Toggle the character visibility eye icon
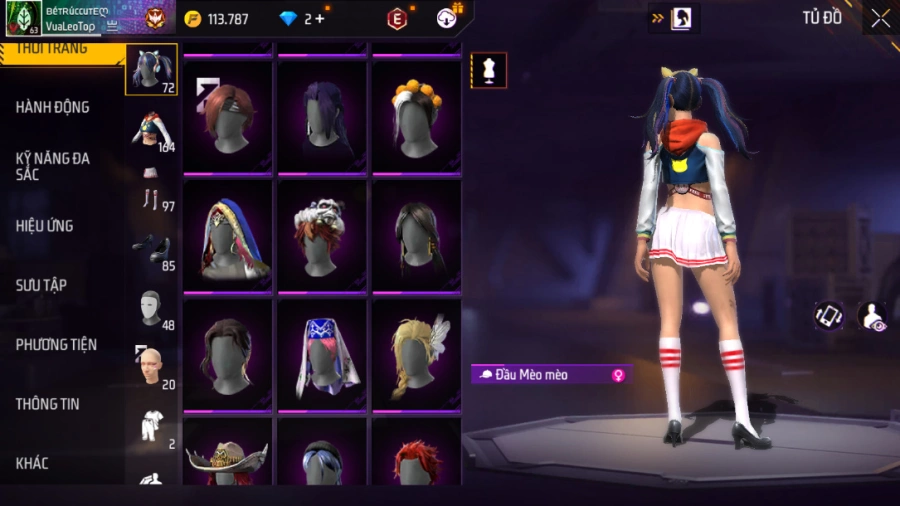The image size is (900, 506). click(x=872, y=316)
